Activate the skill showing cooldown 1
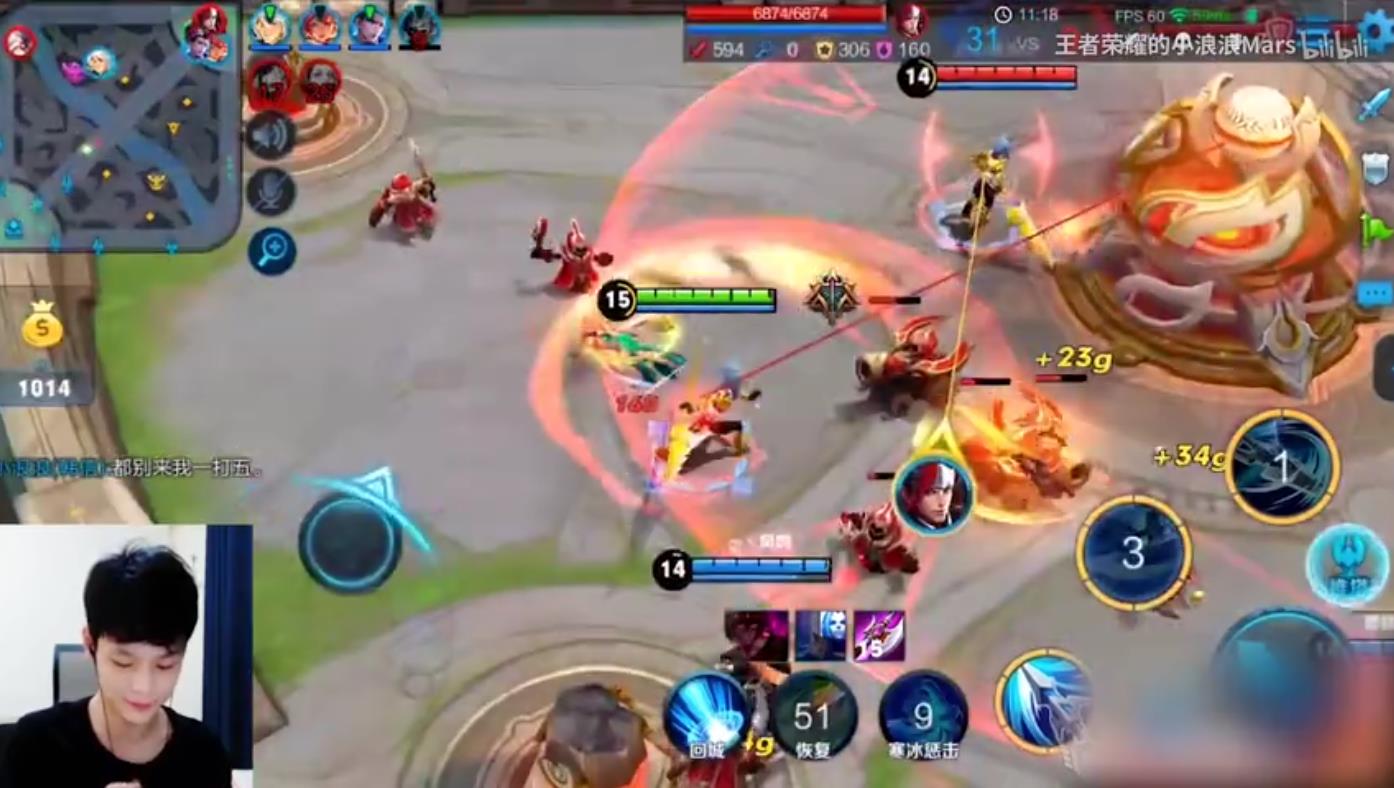1394x788 pixels. 1282,467
